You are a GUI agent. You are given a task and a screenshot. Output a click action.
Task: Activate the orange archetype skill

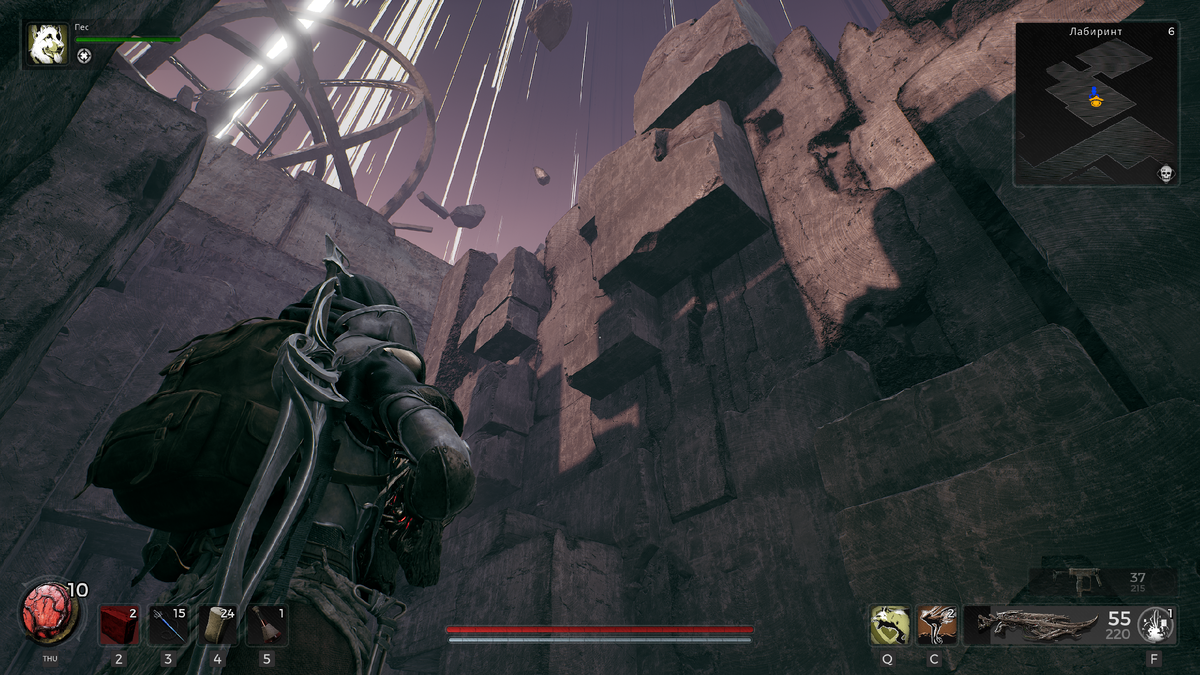[x=937, y=625]
